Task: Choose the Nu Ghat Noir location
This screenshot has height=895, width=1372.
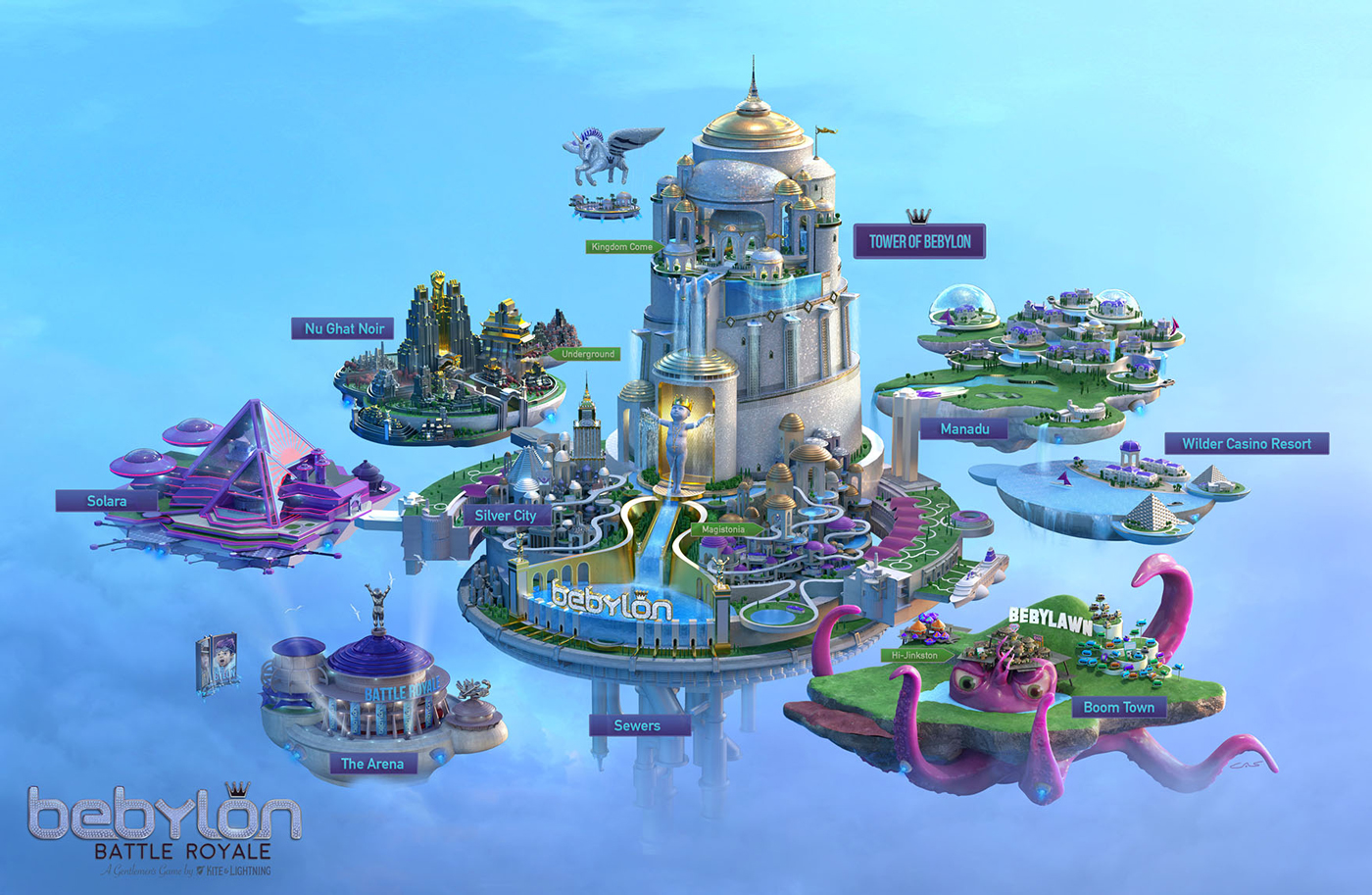Action: coord(344,328)
